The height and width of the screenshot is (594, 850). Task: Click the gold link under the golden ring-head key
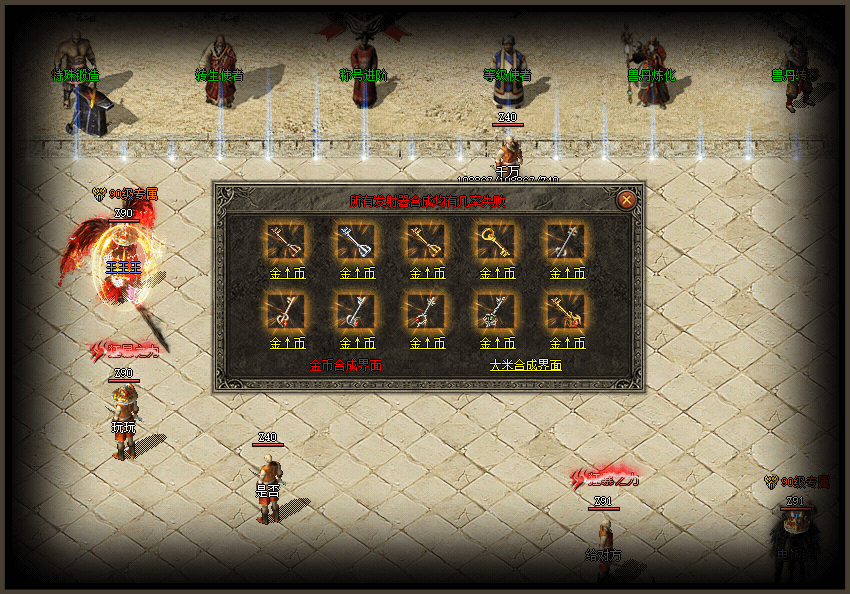coord(496,272)
